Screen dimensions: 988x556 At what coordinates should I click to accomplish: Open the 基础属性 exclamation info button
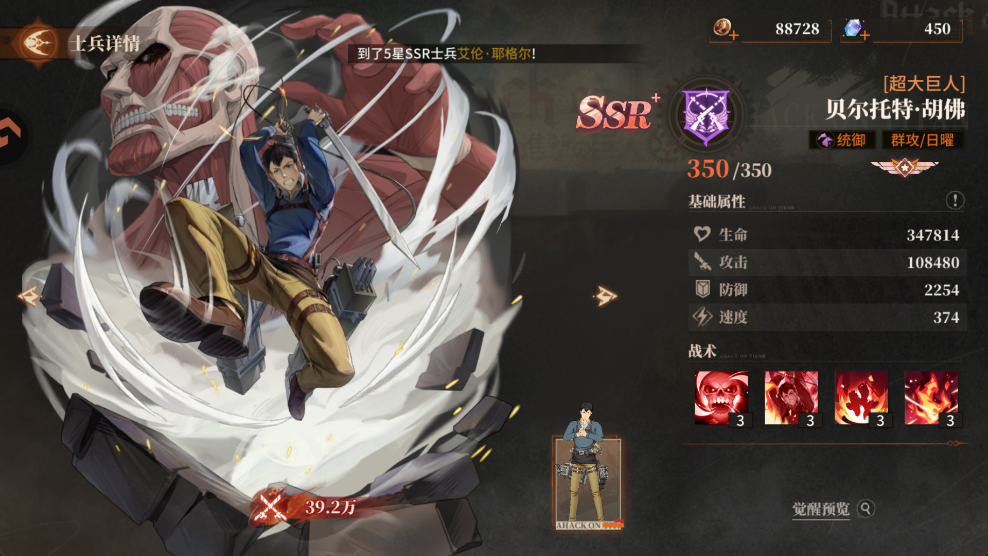(x=955, y=201)
